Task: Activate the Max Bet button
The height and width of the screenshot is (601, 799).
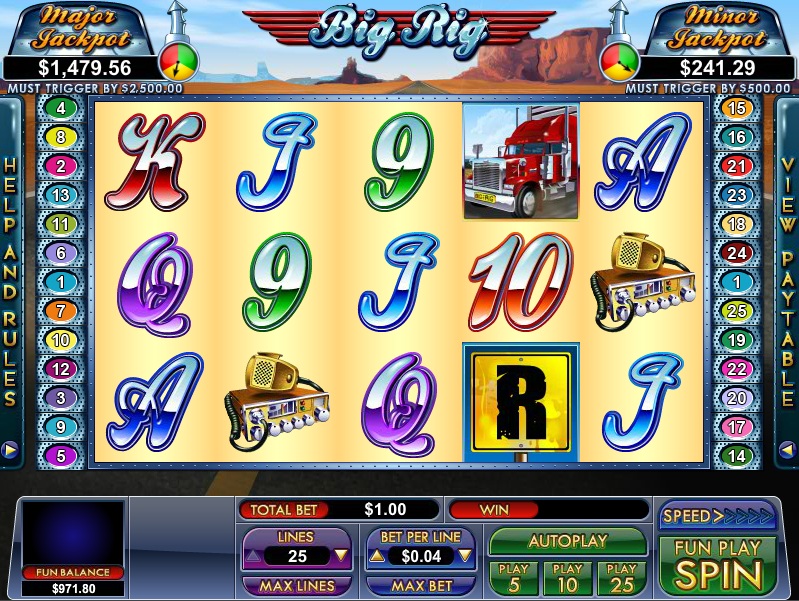Action: coord(420,585)
